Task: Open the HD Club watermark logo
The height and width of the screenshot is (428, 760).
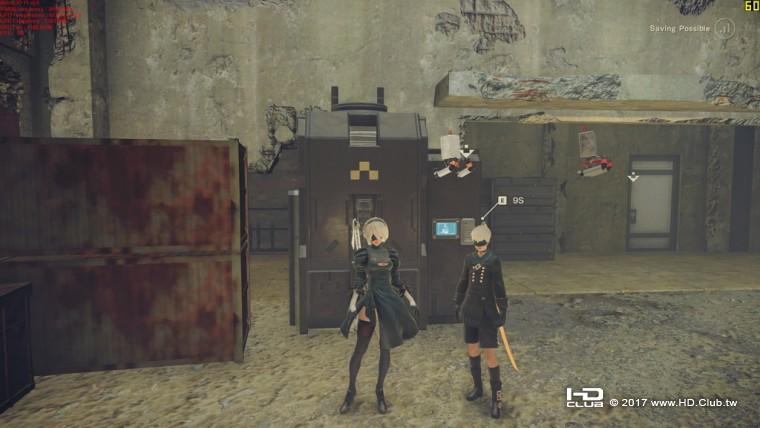Action: tap(584, 398)
